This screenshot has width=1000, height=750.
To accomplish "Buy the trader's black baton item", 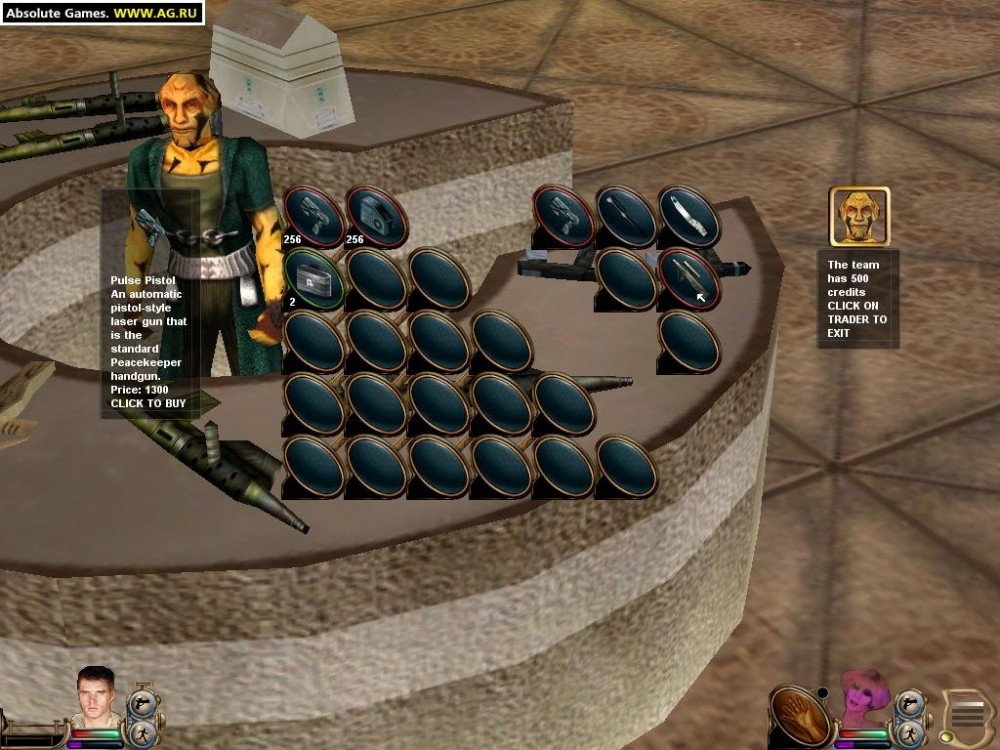I will (627, 216).
